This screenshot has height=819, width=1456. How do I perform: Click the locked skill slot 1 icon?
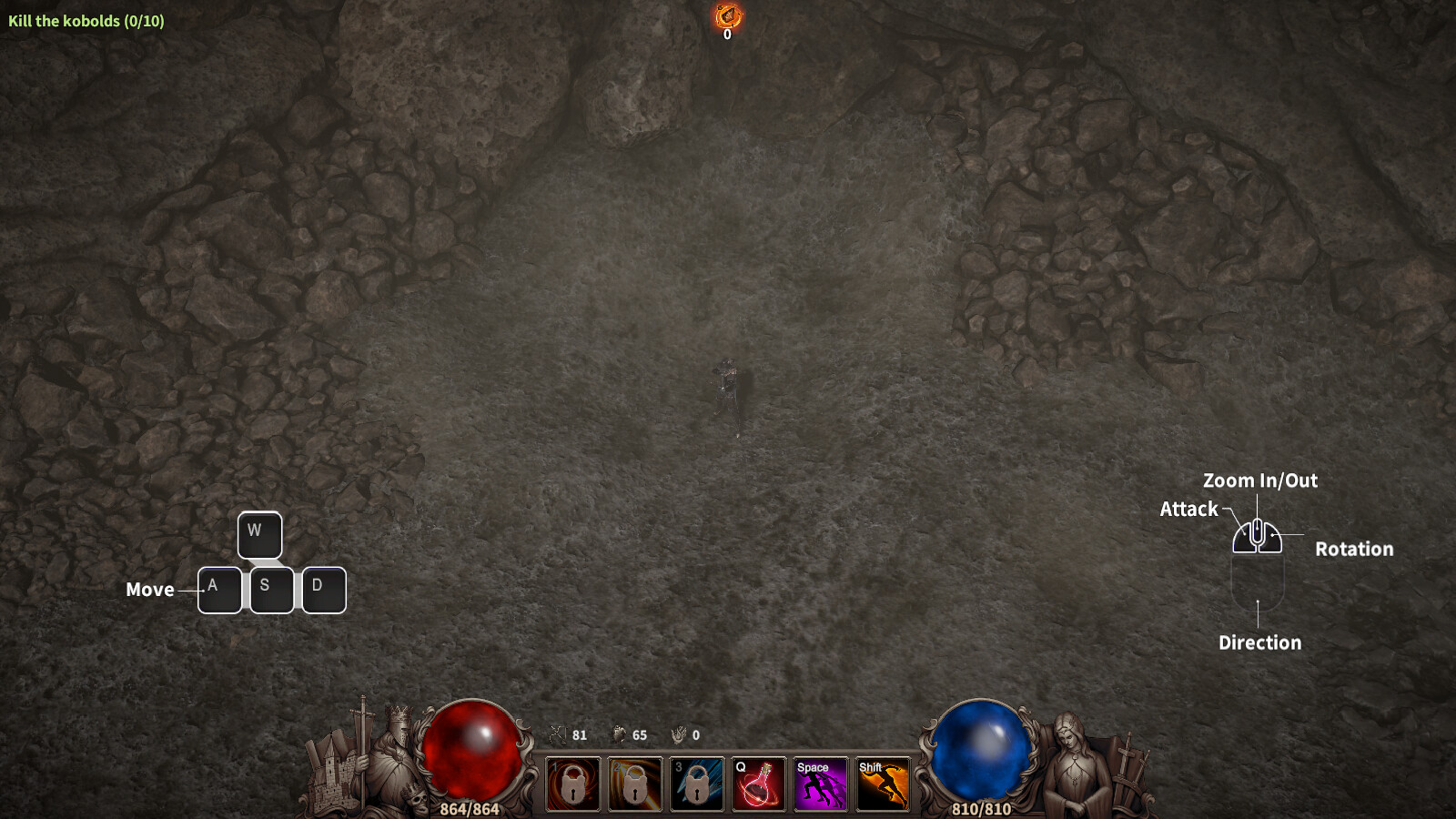[x=573, y=784]
